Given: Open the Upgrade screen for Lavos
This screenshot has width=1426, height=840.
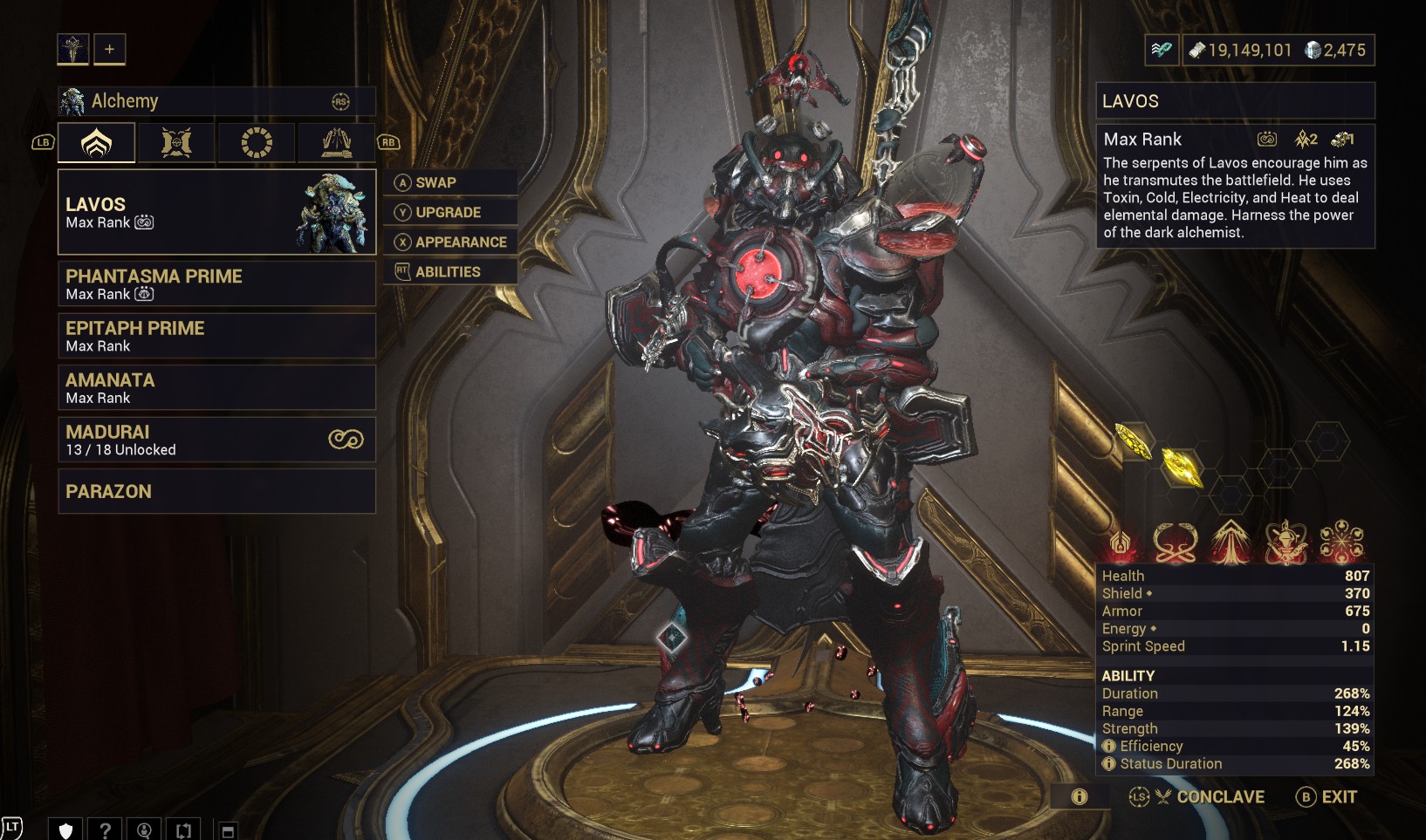Looking at the screenshot, I should [x=449, y=212].
